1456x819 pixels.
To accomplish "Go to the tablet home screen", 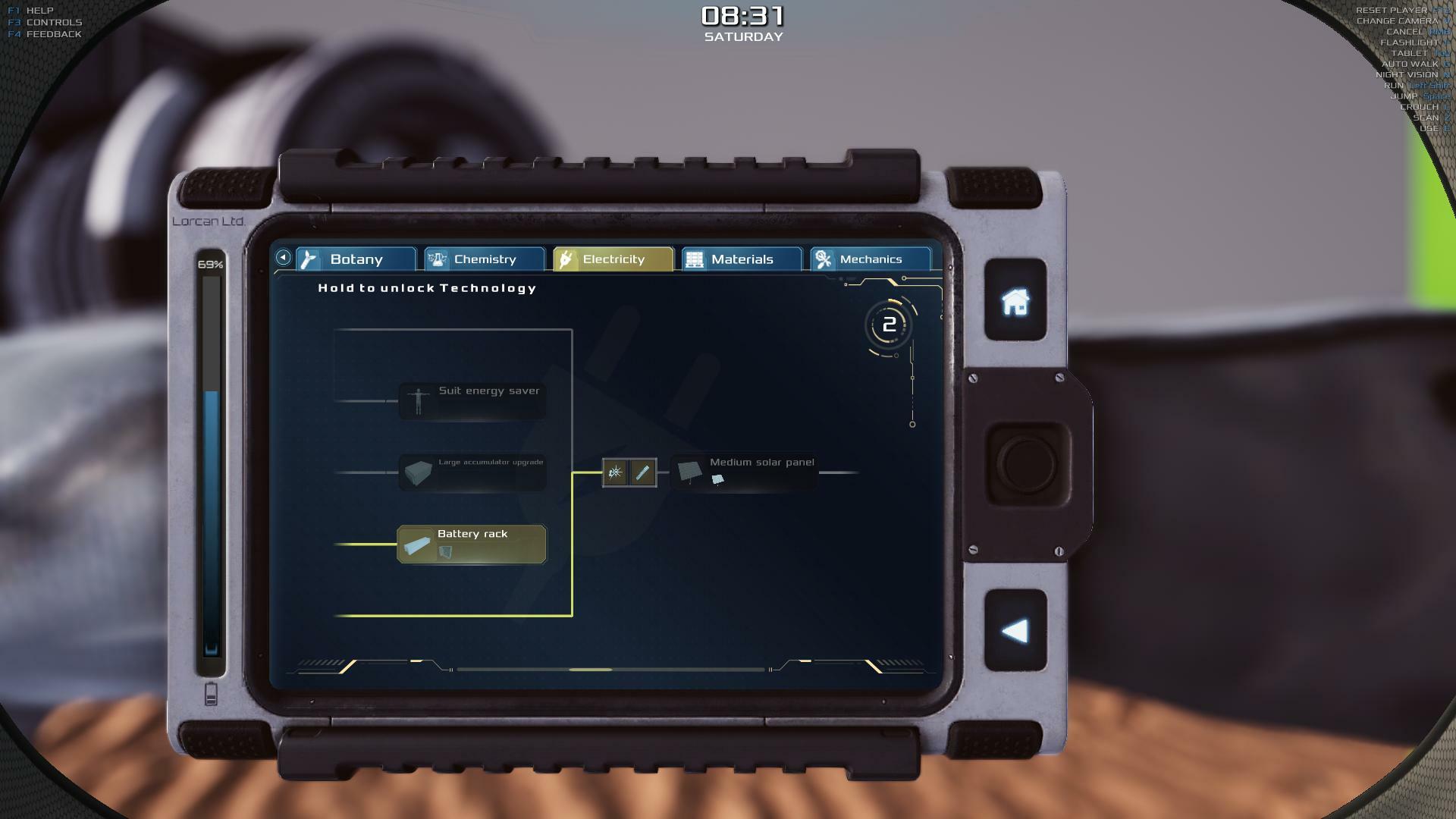I will 1015,301.
